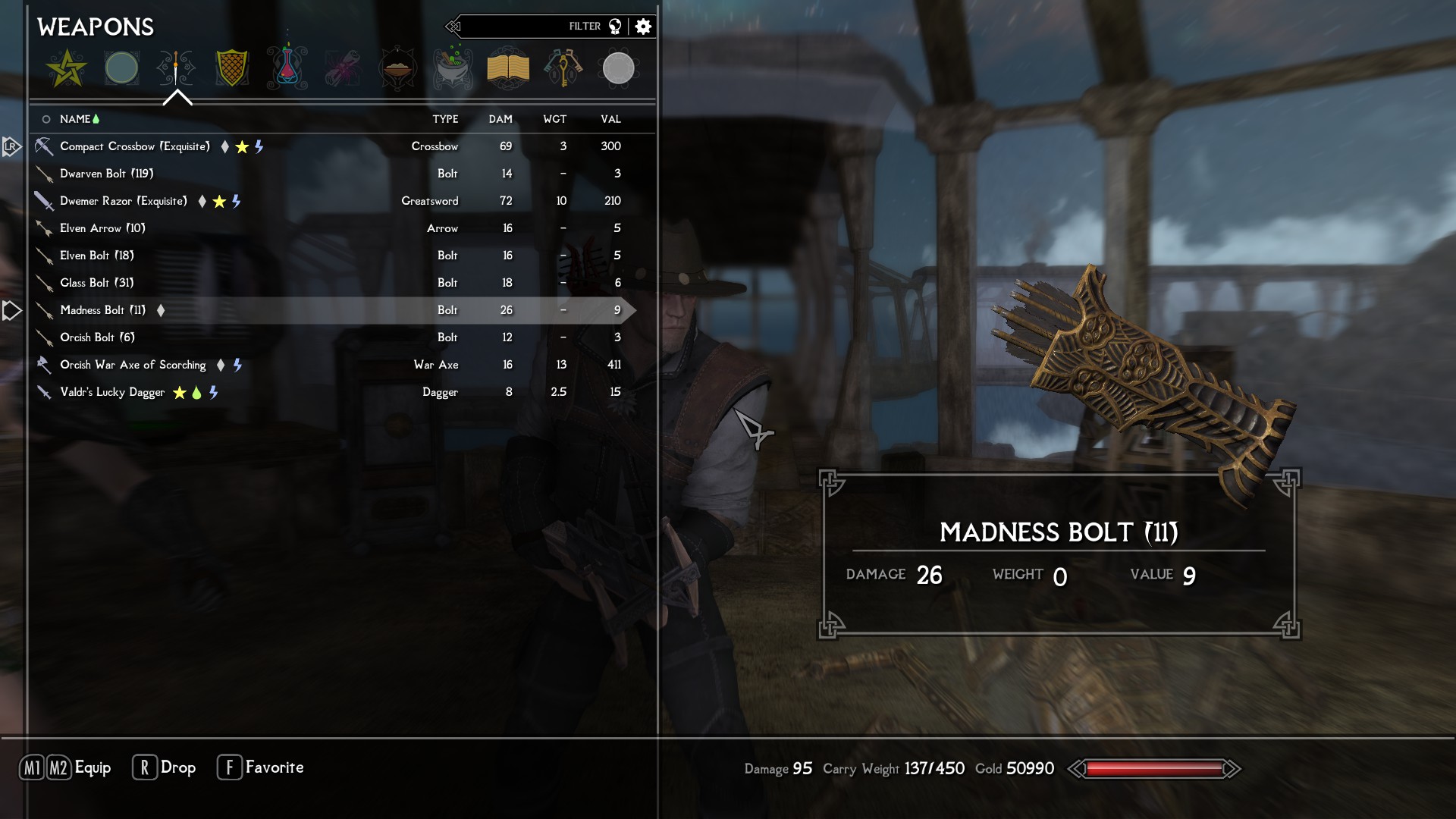Choose the Glass Bolt (31) row
The height and width of the screenshot is (819, 1456).
click(97, 283)
